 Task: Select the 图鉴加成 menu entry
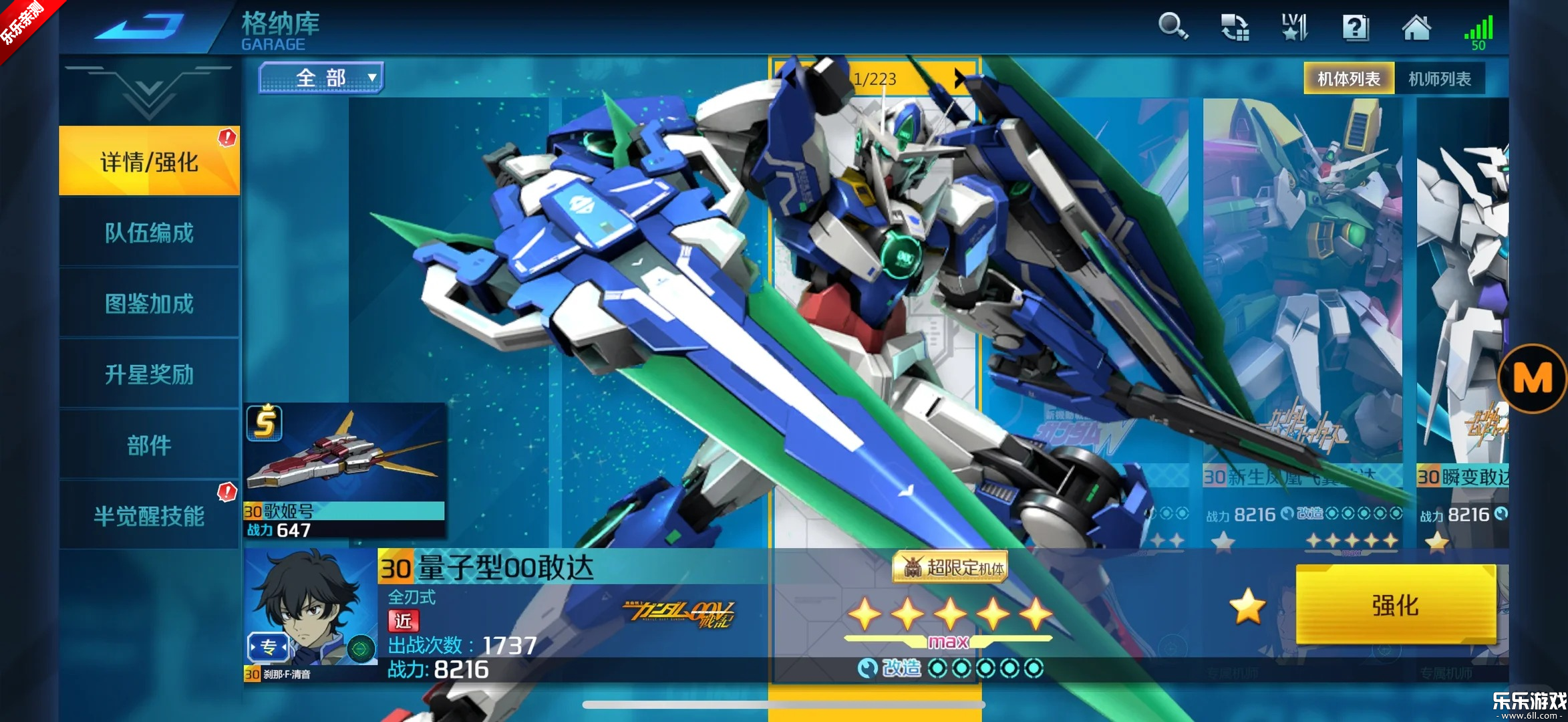[149, 304]
